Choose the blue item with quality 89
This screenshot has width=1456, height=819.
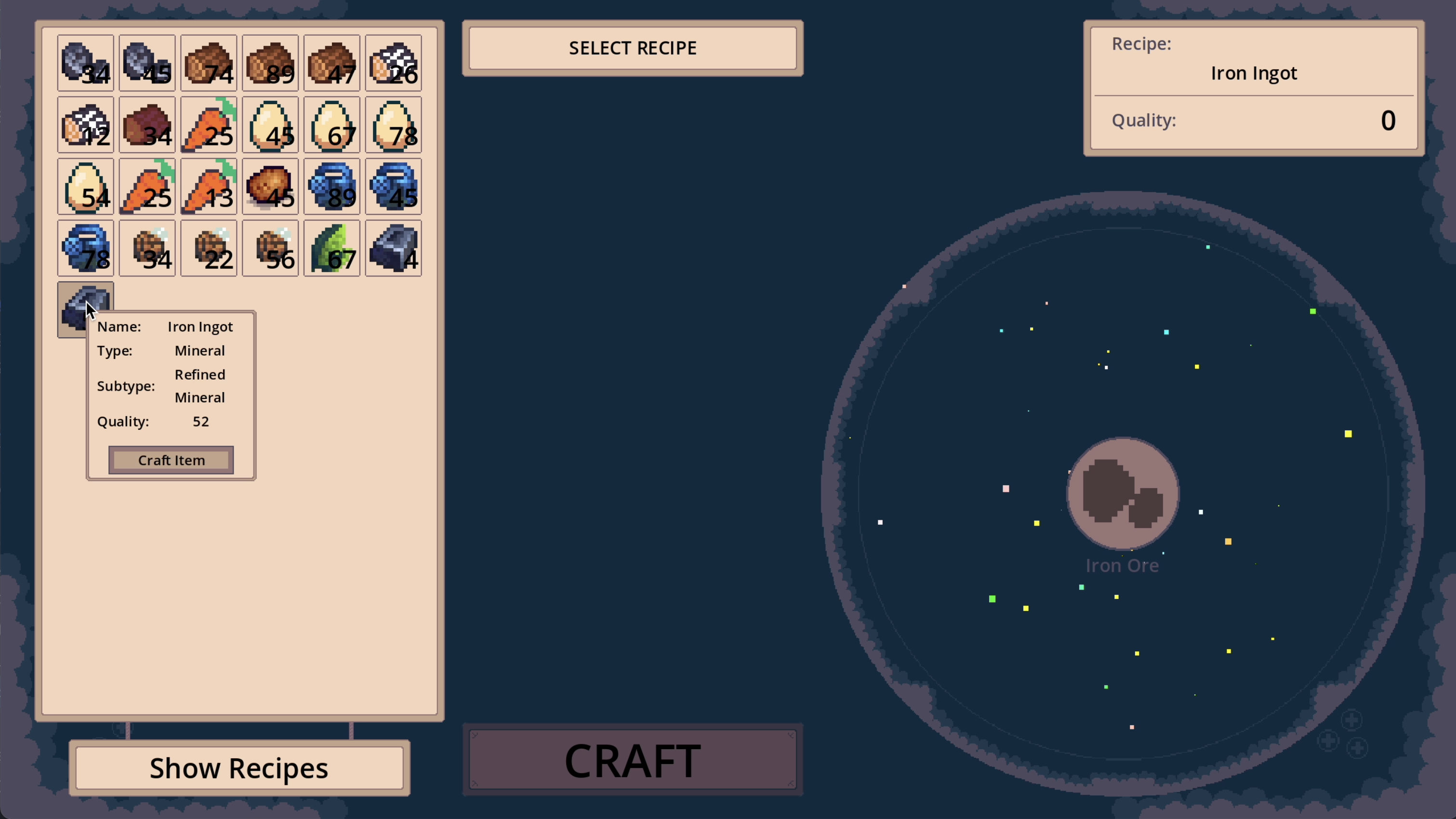[x=332, y=186]
